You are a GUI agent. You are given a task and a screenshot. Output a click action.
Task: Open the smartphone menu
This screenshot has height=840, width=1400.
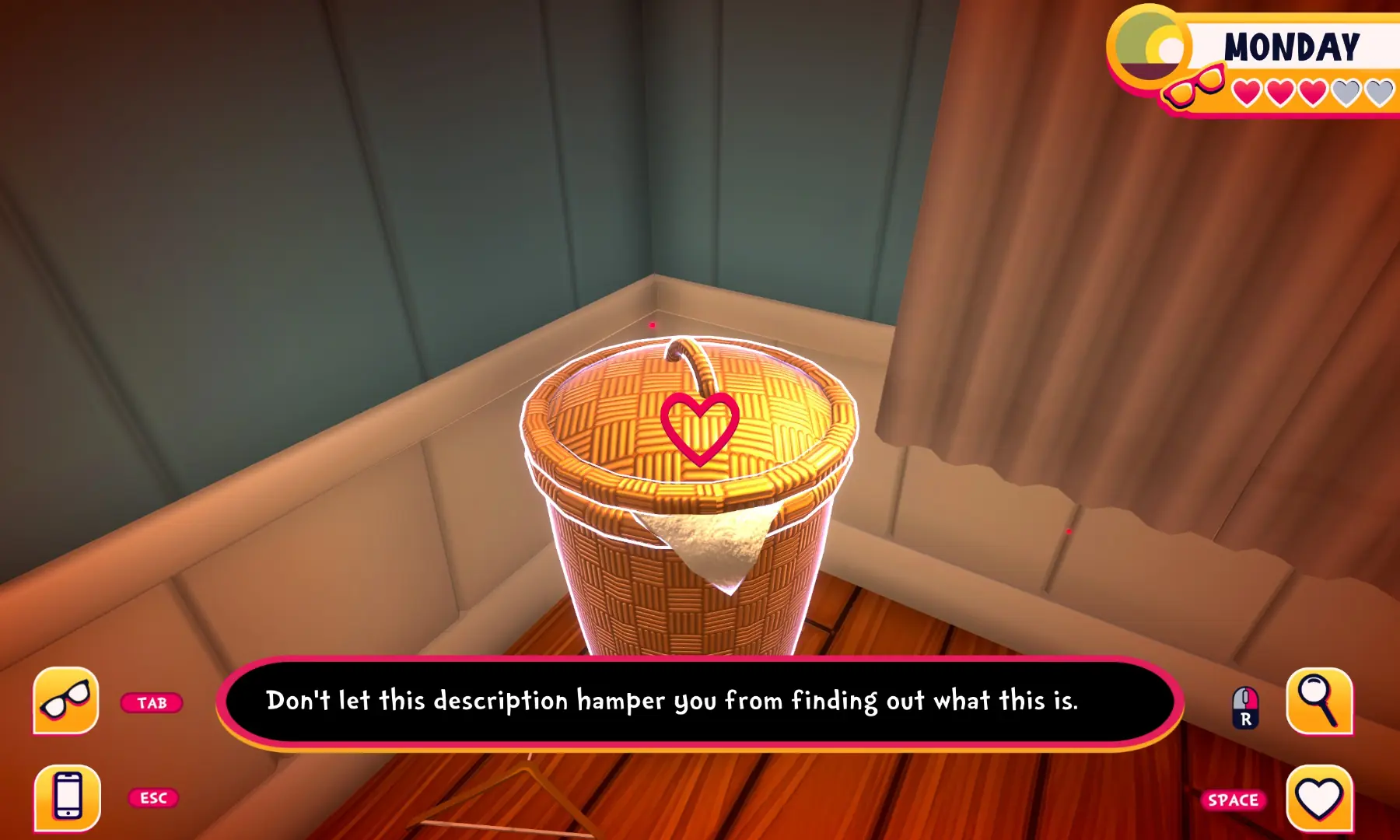pos(68,797)
